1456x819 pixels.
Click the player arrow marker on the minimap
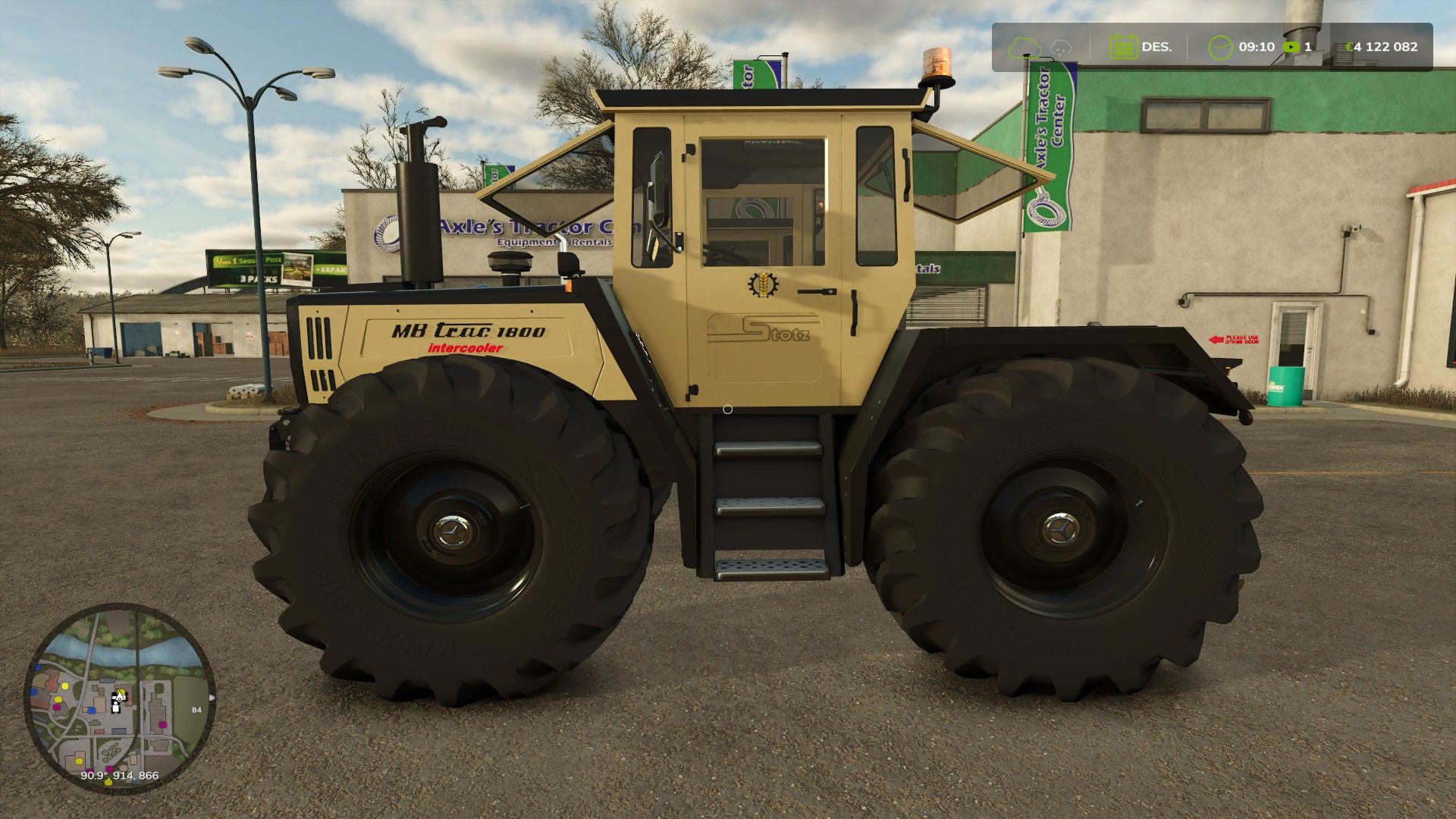point(120,698)
